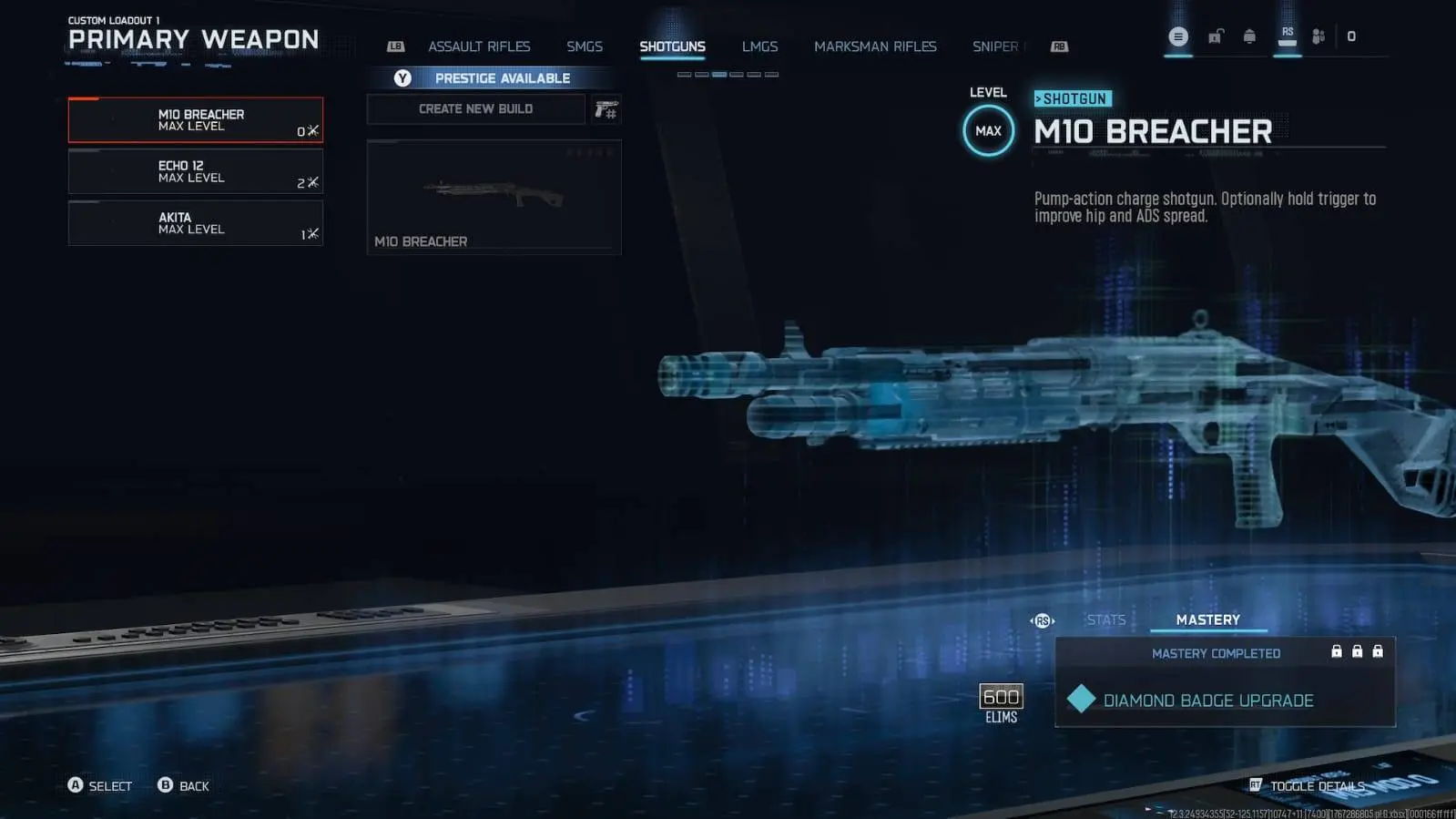Open the weapon serial number pistol icon
The width and height of the screenshot is (1456, 819).
pos(606,109)
